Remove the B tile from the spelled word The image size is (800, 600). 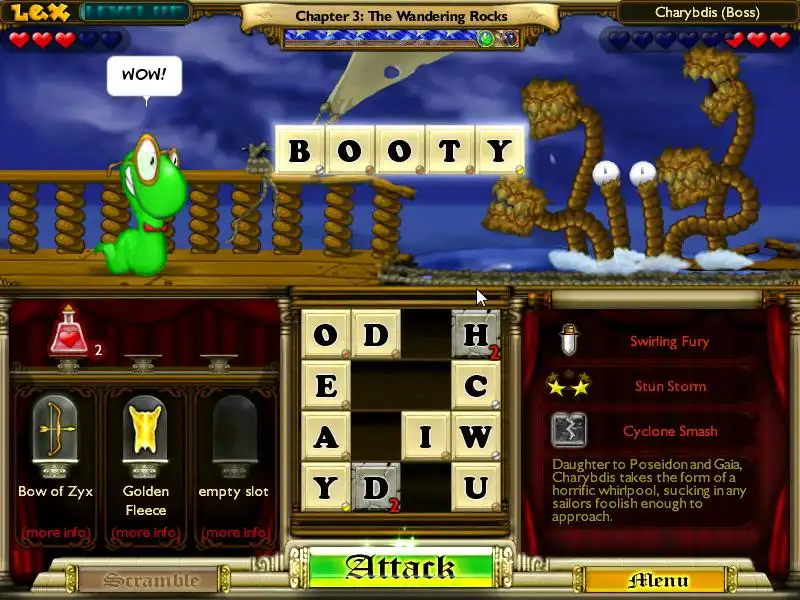[299, 151]
